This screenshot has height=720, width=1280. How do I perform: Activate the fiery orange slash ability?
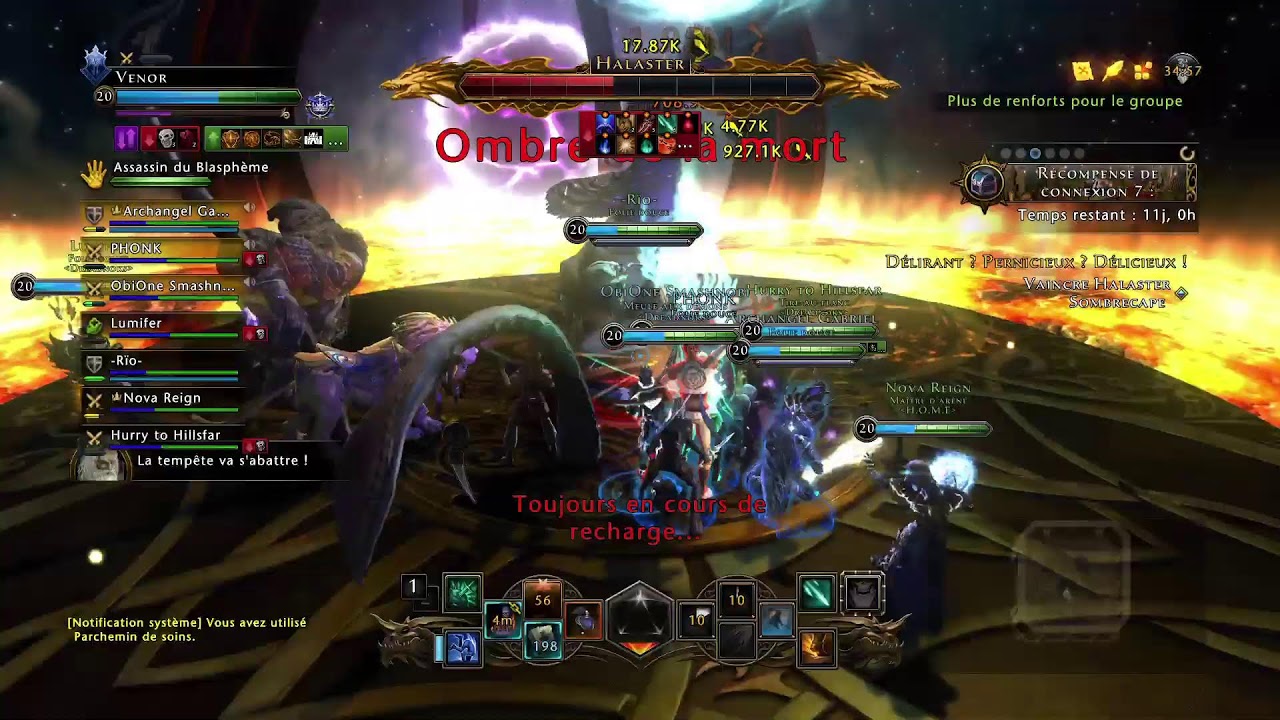pyautogui.click(x=817, y=648)
